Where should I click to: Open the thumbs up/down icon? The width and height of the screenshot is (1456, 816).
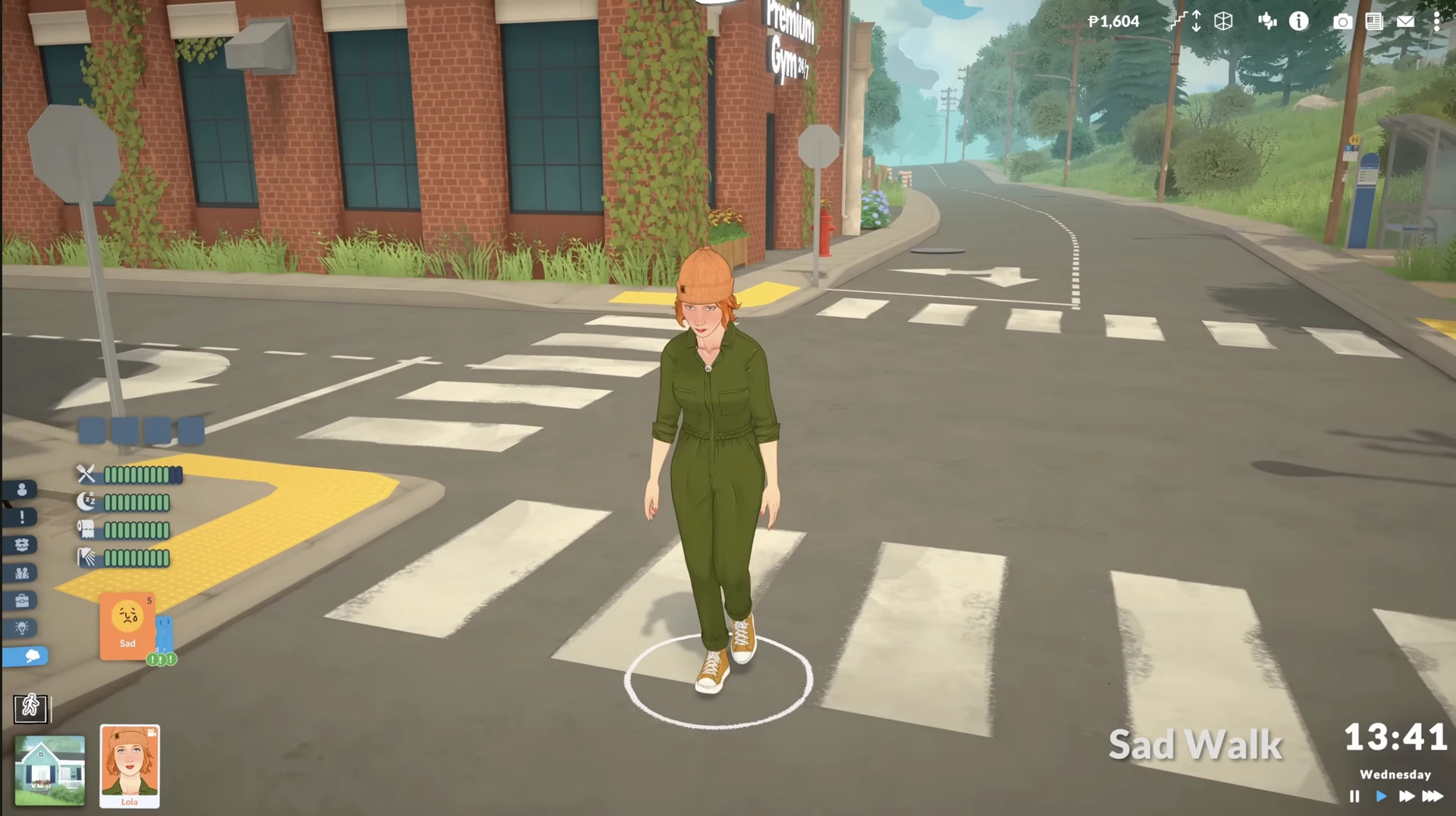coord(1266,21)
